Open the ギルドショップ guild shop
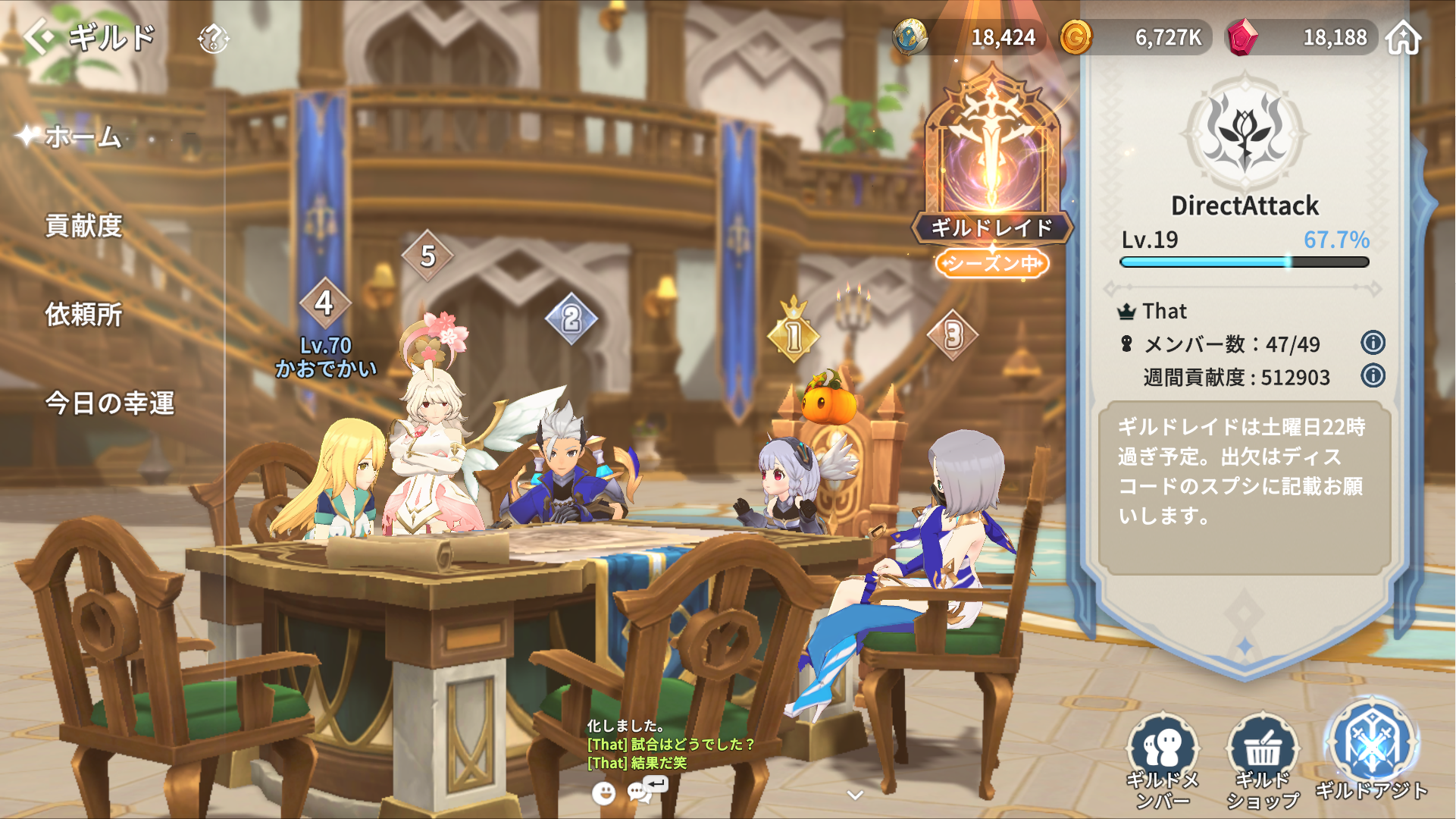Screen dimensions: 1456x819 (1262, 758)
